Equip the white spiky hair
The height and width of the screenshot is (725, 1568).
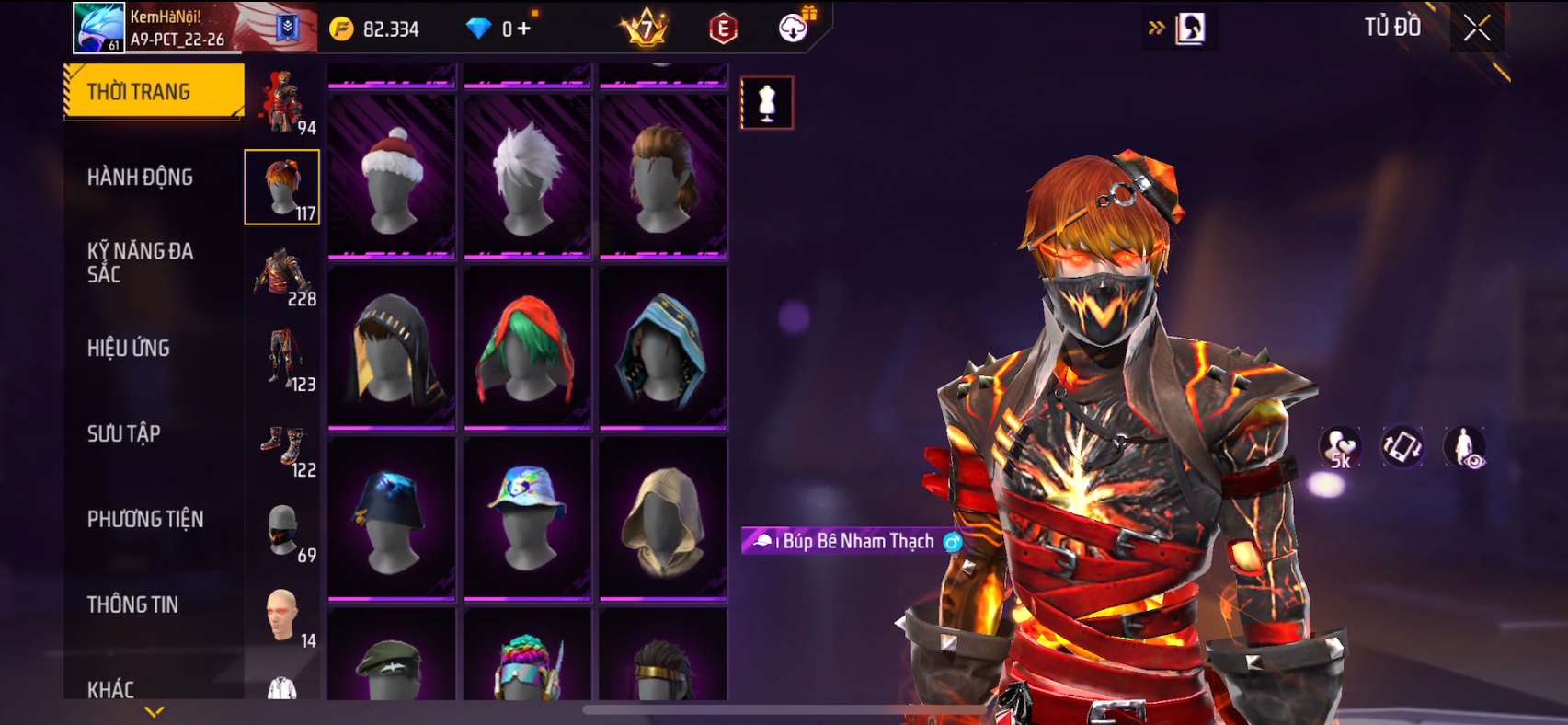click(527, 177)
